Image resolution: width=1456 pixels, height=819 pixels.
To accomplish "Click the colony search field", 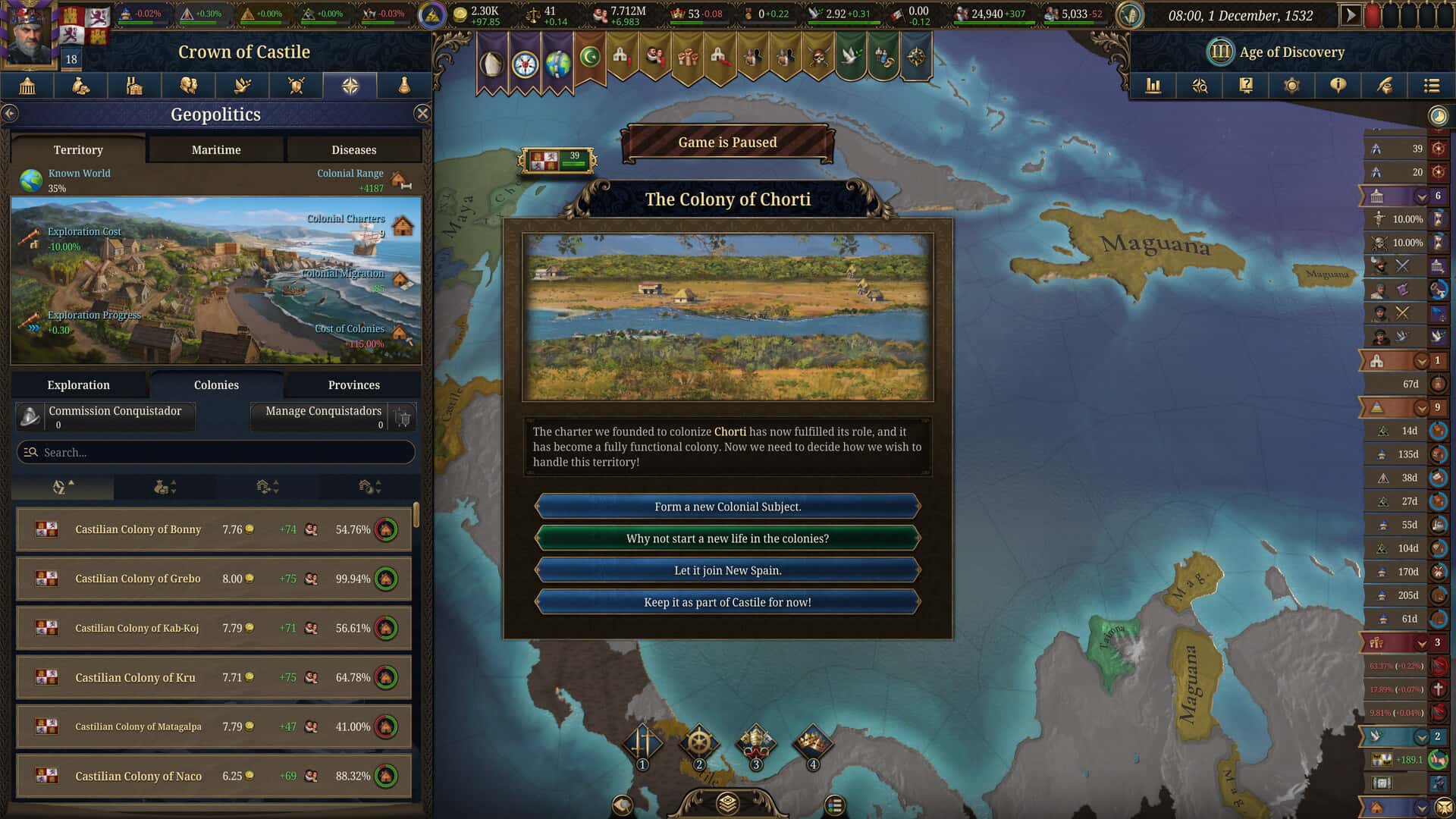I will pyautogui.click(x=215, y=452).
